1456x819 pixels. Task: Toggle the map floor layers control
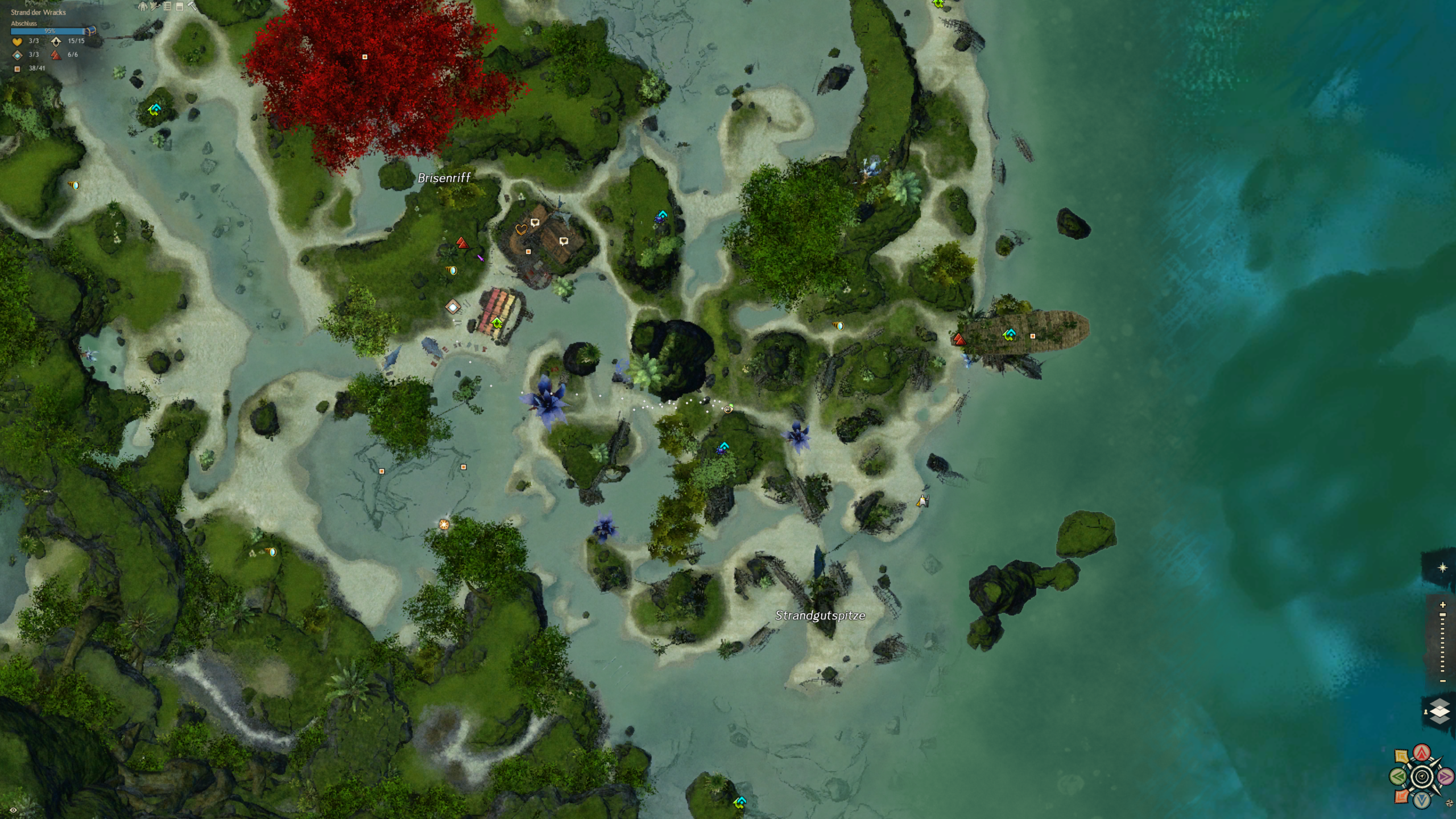1439,712
